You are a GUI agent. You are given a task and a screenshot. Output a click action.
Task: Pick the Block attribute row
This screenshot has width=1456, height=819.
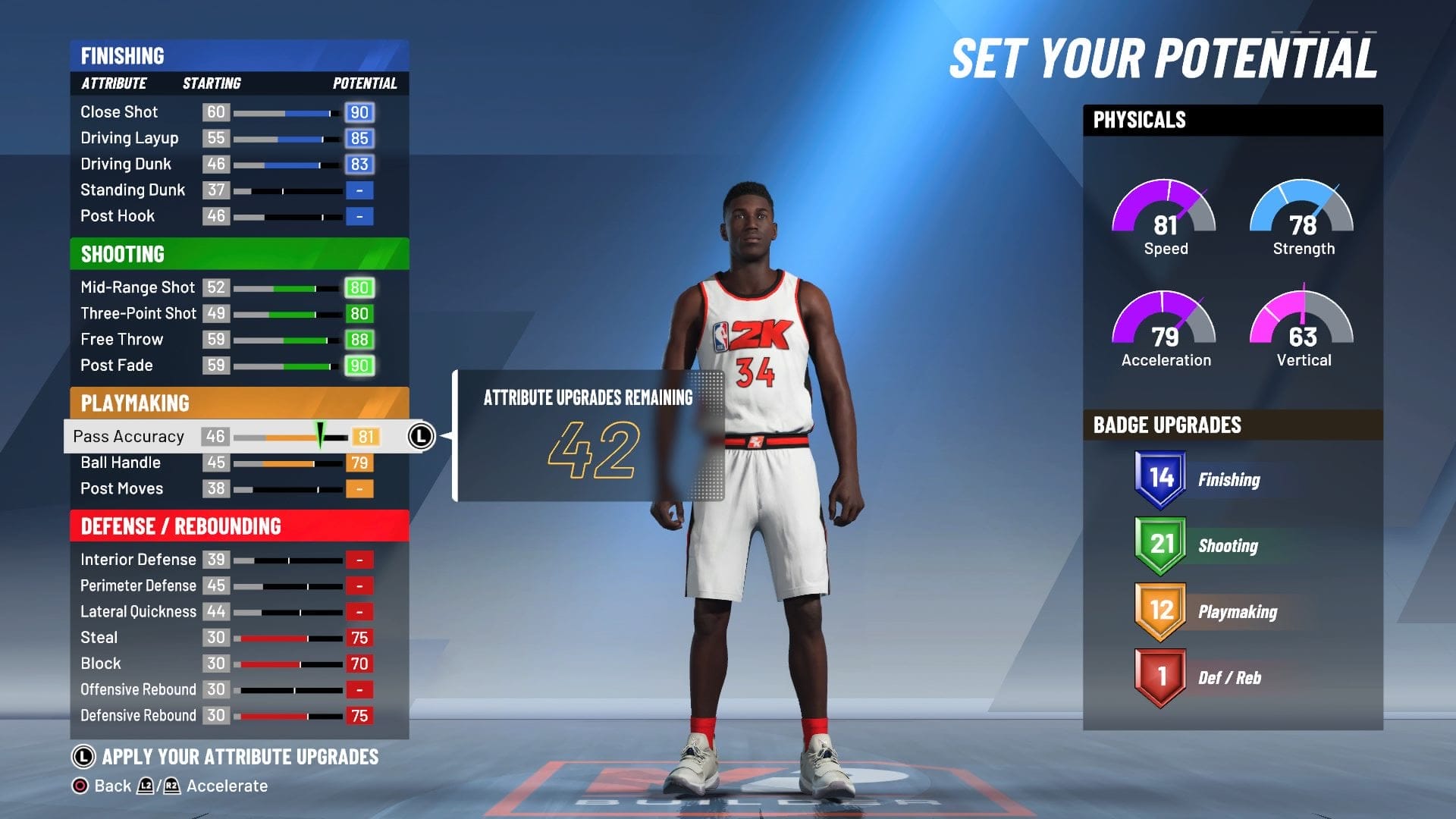pyautogui.click(x=227, y=664)
